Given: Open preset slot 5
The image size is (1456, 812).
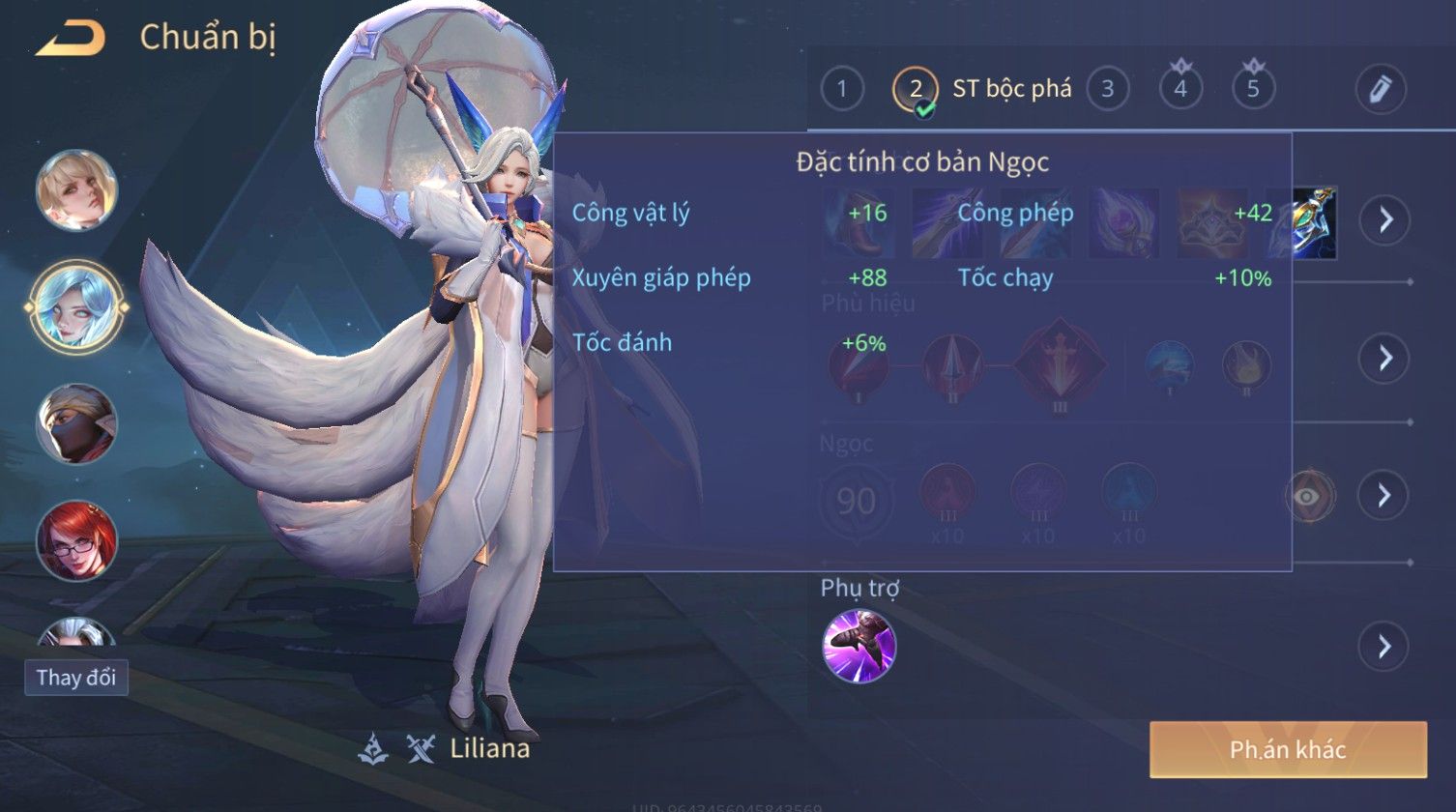Looking at the screenshot, I should coord(1253,89).
